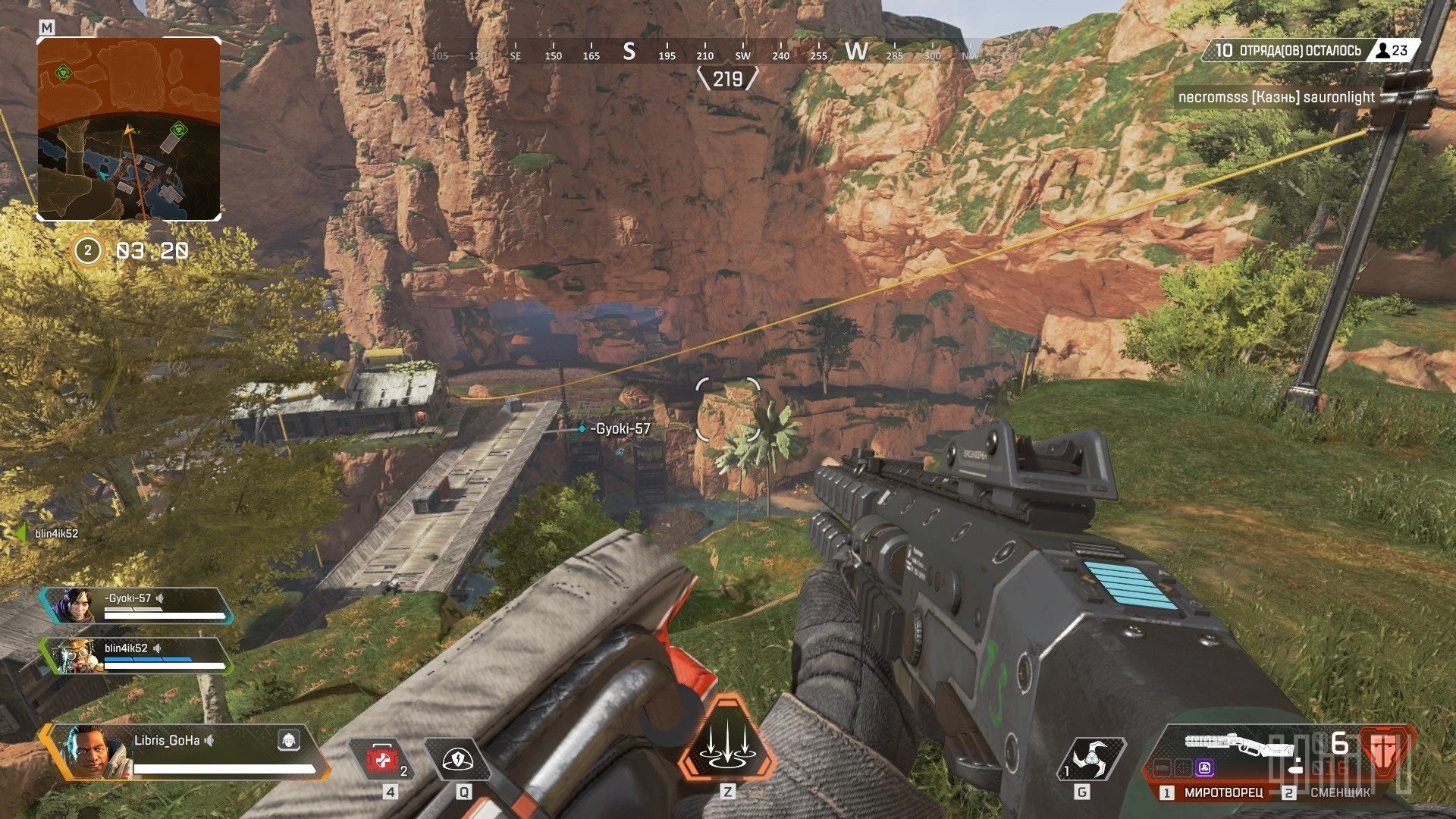Open the minimap in the corner
This screenshot has width=1456, height=819.
pyautogui.click(x=129, y=129)
